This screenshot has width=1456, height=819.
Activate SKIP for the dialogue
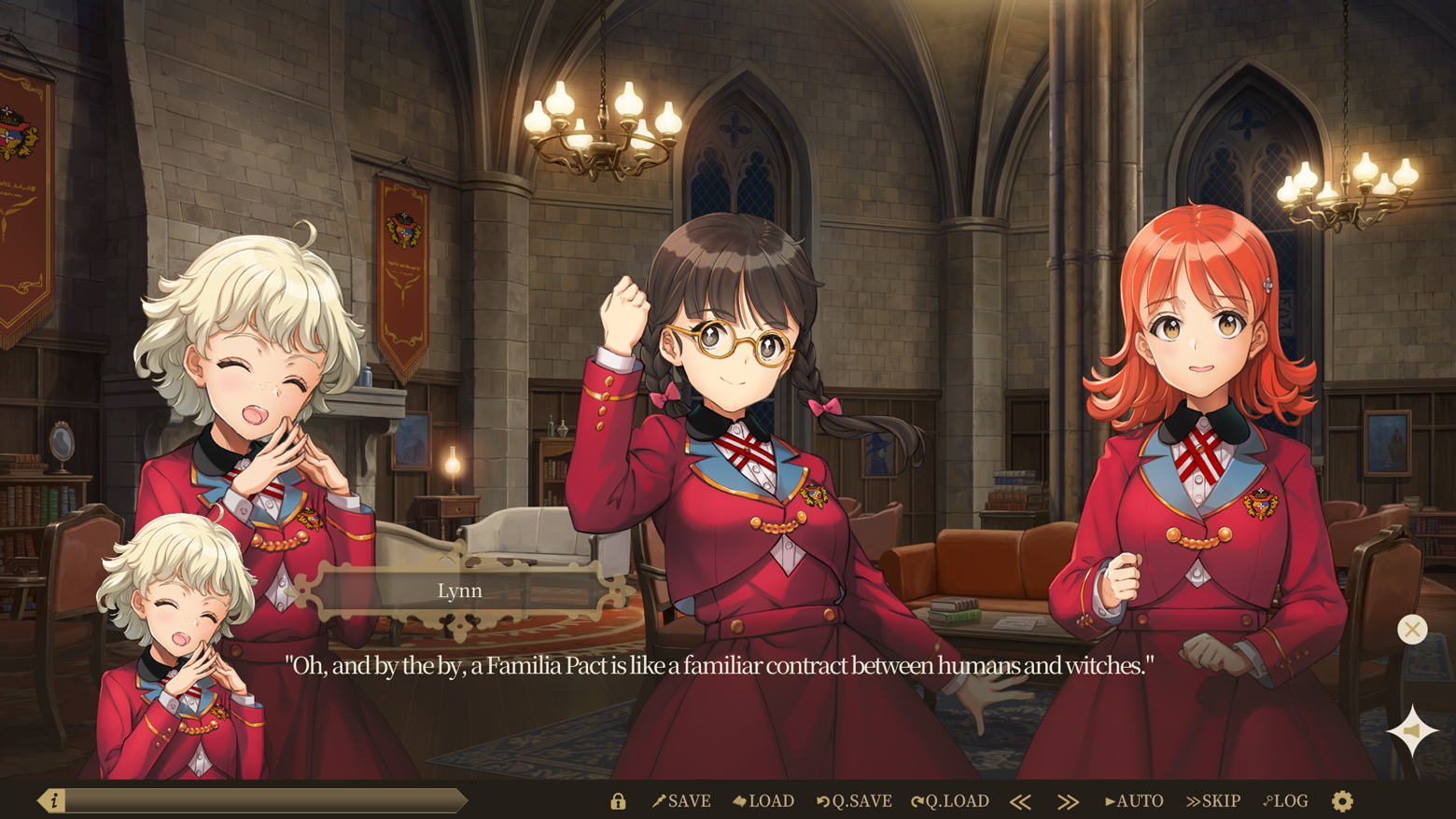pos(1213,801)
